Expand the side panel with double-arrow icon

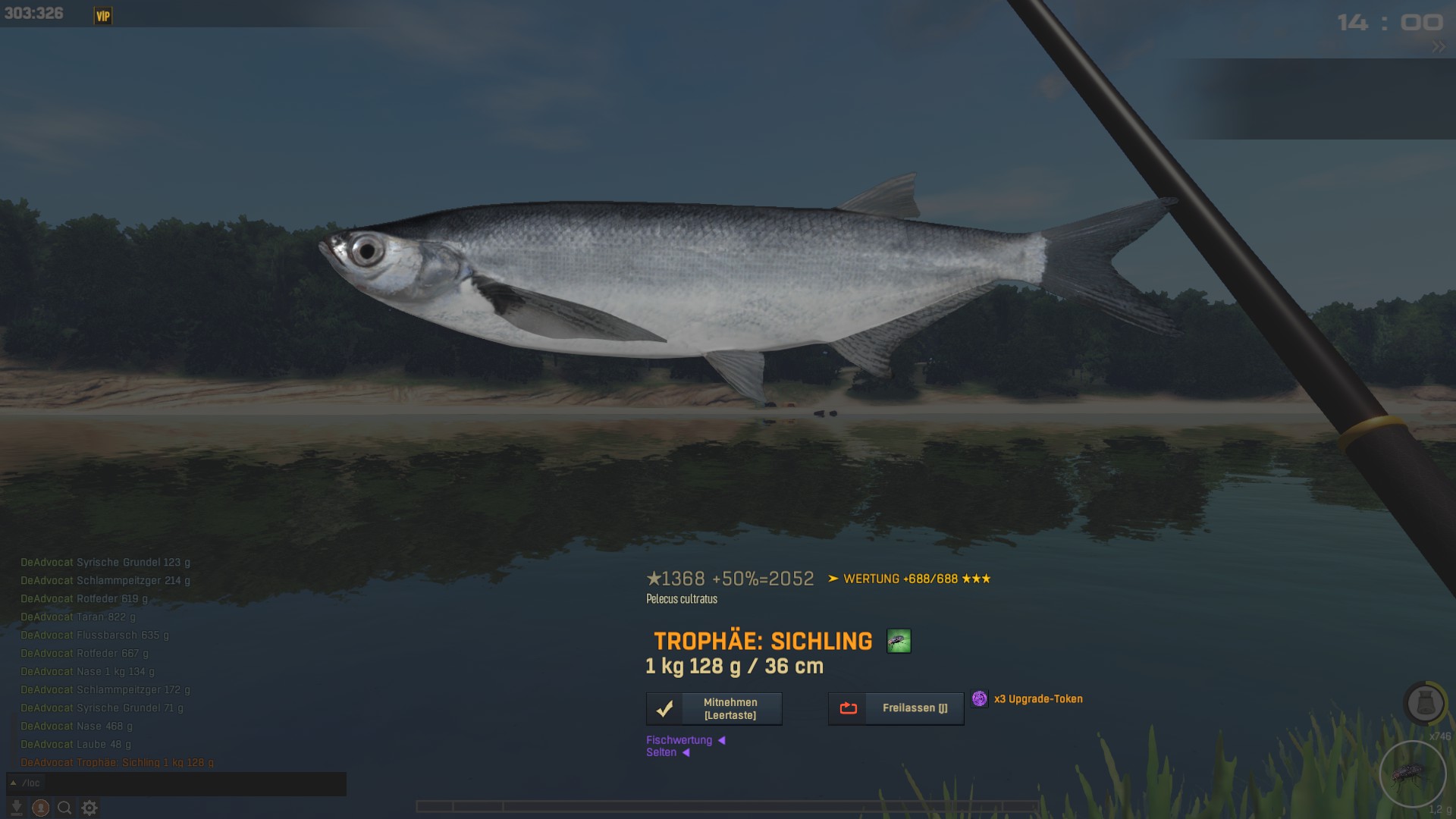coord(1439,47)
